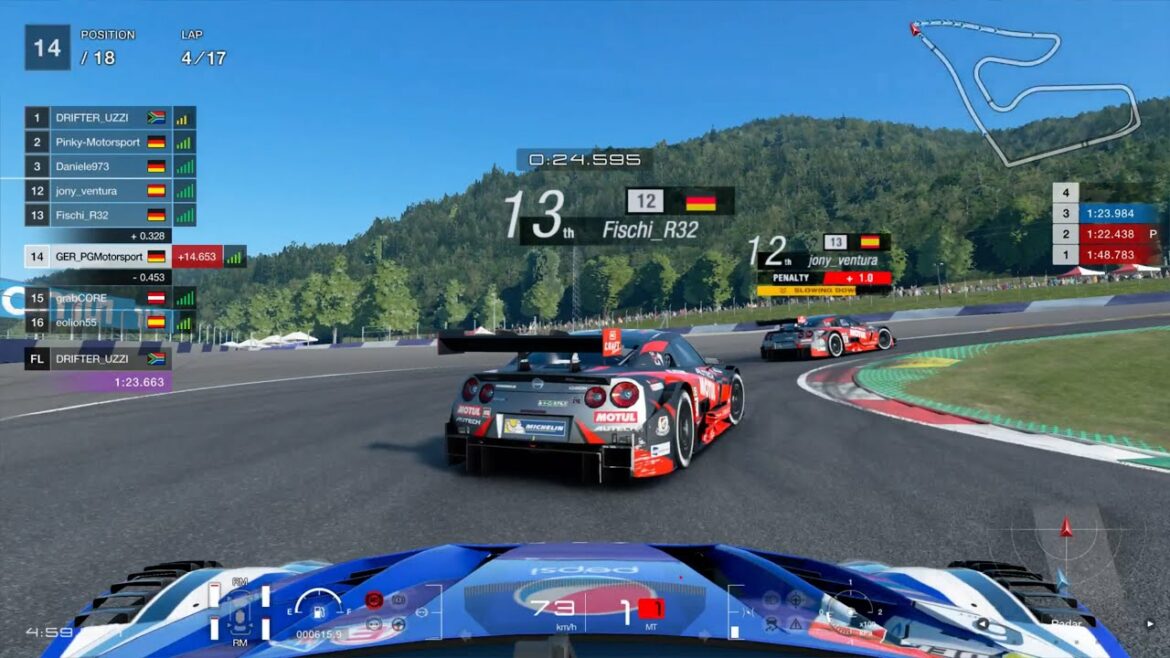Screen dimensions: 1170x658
Task: Click the tyre wear indicator
Action: click(239, 612)
